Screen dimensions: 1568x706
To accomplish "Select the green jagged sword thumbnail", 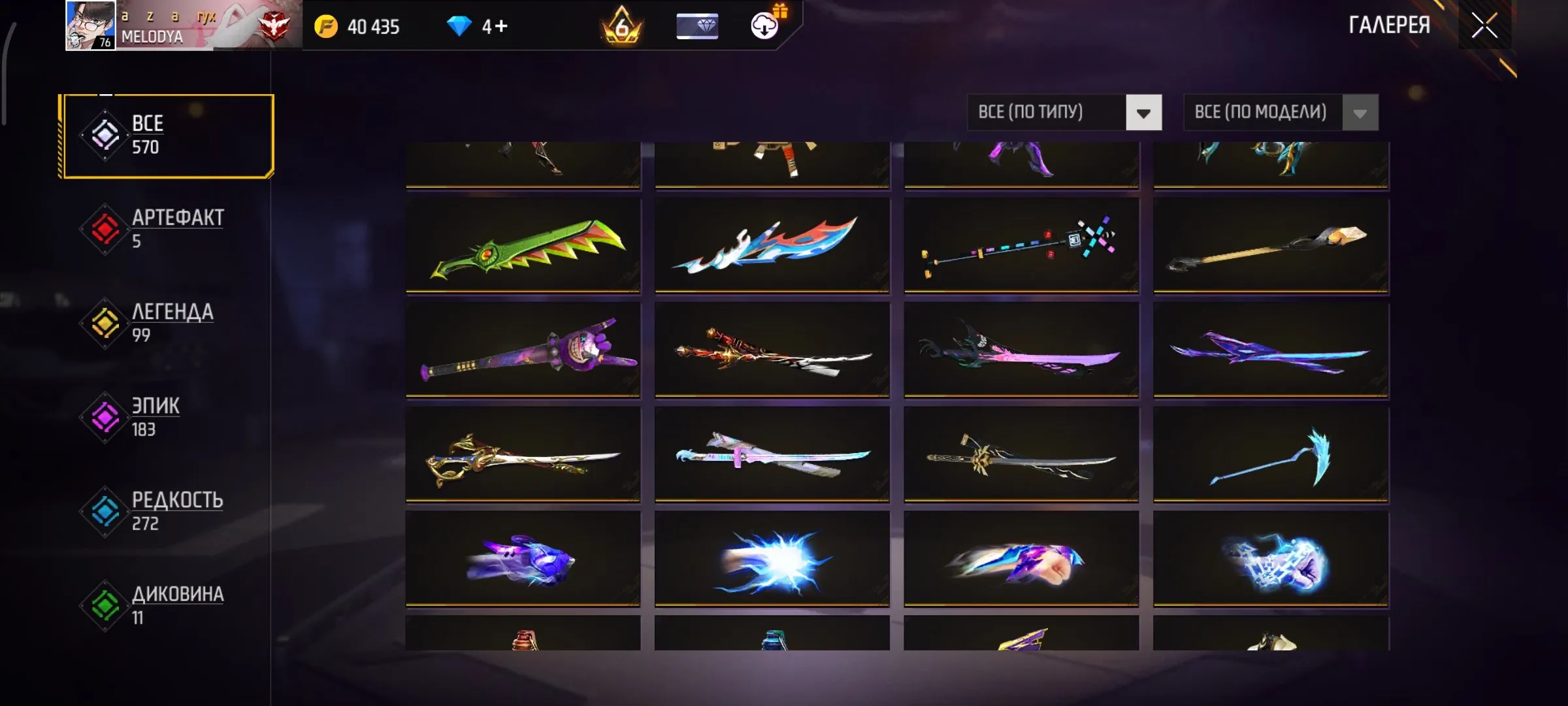I will 523,248.
